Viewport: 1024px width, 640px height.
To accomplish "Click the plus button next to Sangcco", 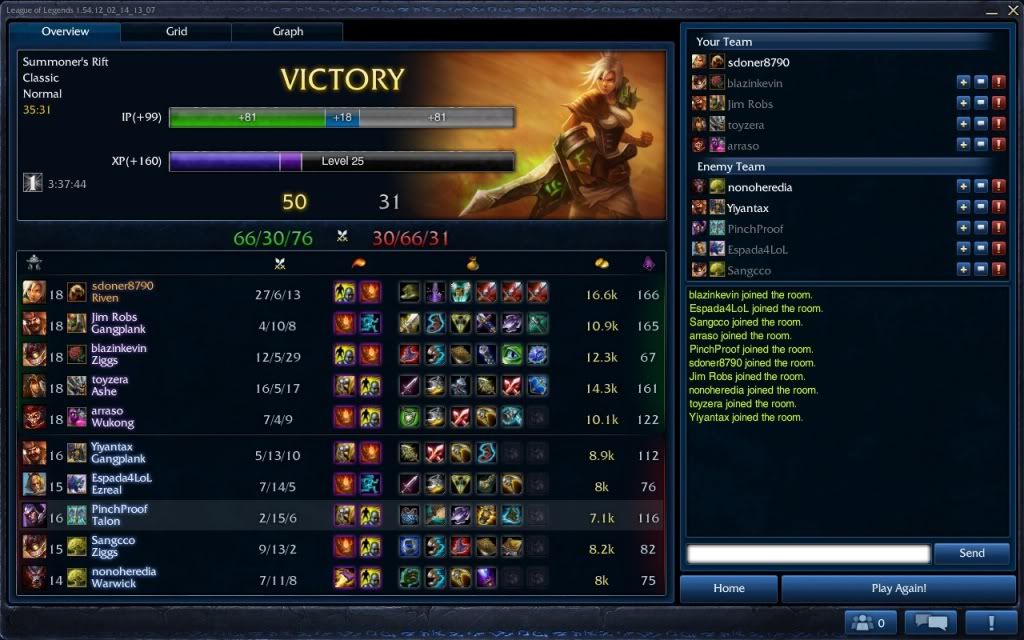I will coord(963,270).
